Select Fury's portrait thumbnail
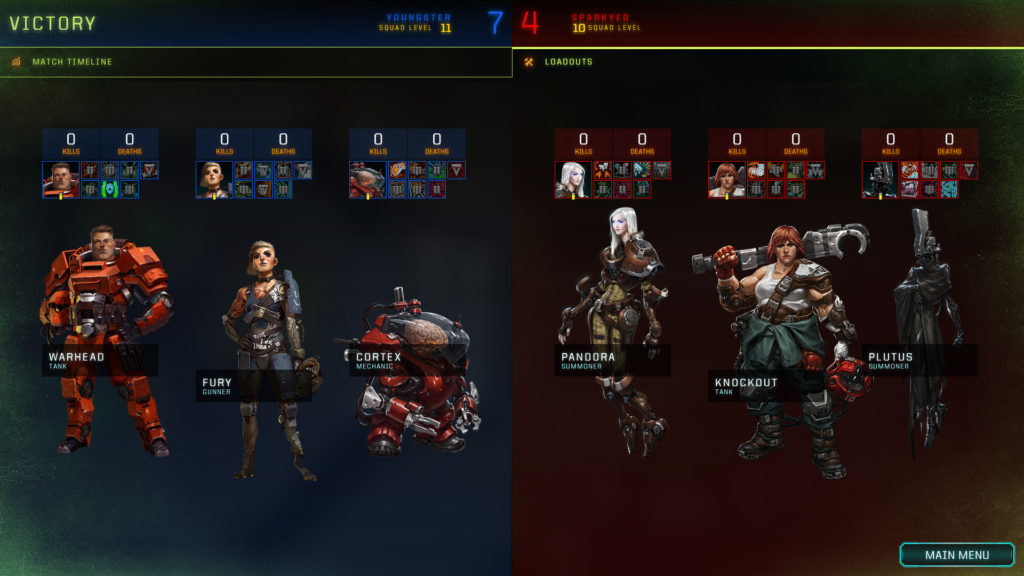The height and width of the screenshot is (576, 1024). coord(214,179)
